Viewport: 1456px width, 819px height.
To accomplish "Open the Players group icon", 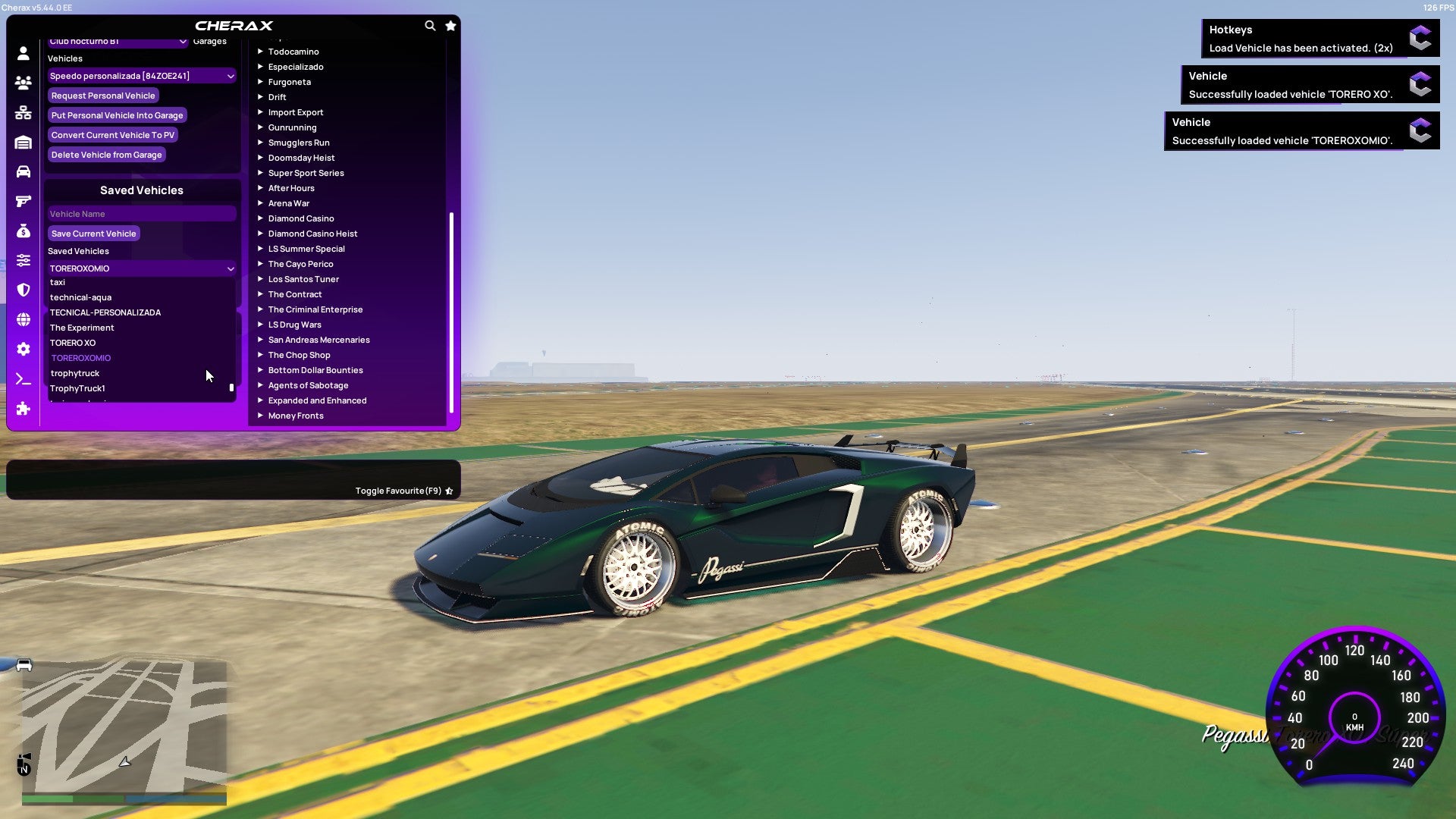I will (x=24, y=83).
